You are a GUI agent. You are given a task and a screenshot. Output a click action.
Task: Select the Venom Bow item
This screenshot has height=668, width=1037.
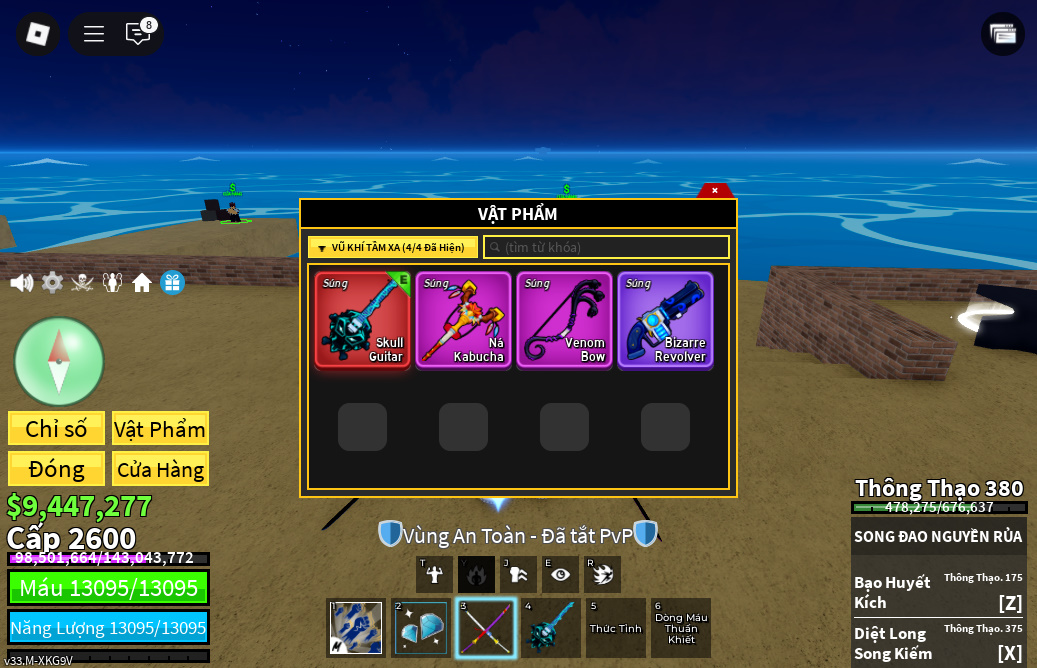[x=564, y=320]
